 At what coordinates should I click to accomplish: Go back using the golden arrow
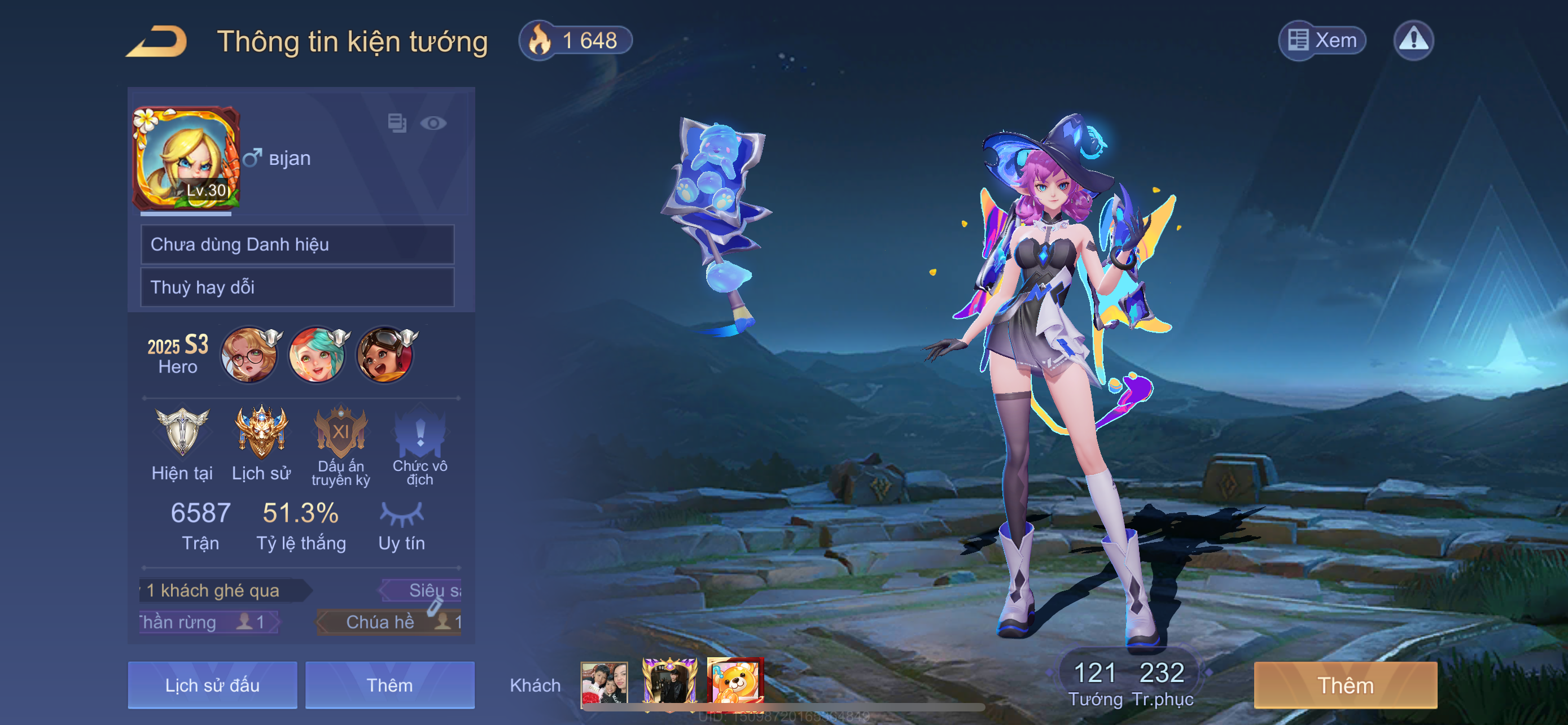pyautogui.click(x=157, y=41)
